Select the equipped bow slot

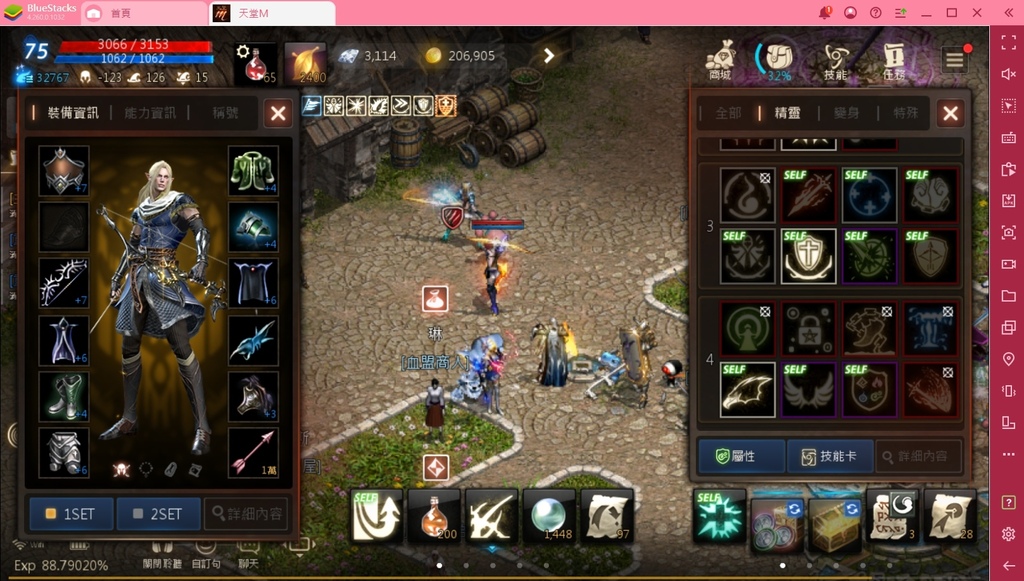pos(64,284)
